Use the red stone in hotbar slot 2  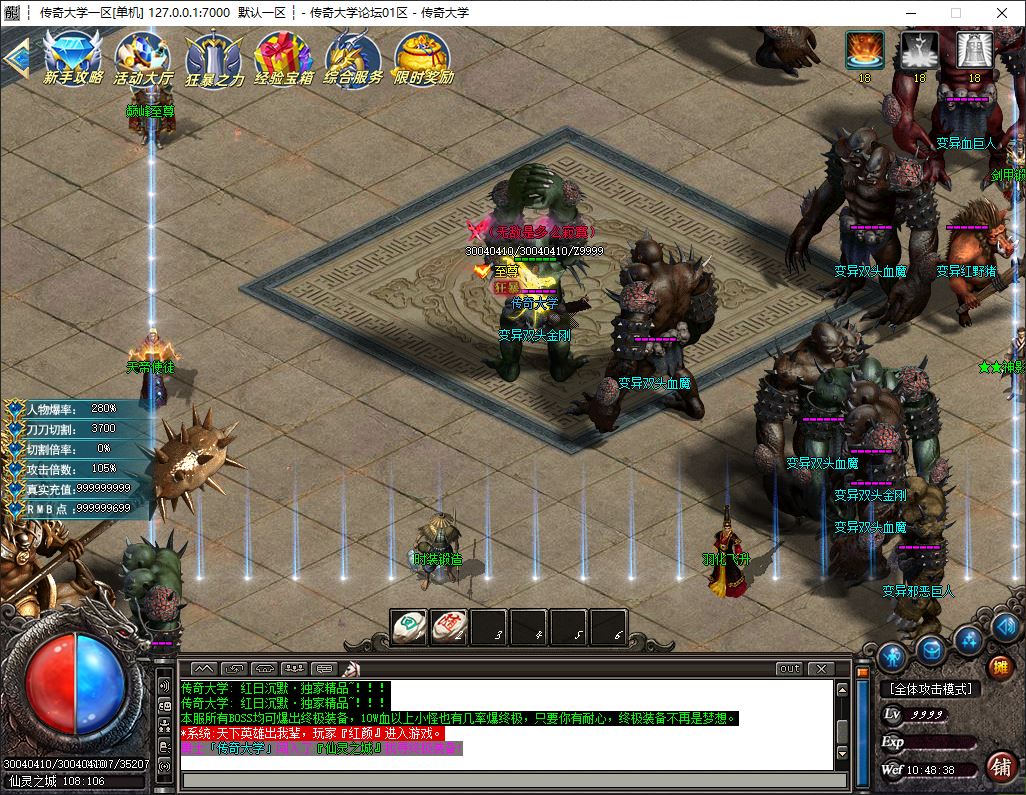(x=449, y=627)
